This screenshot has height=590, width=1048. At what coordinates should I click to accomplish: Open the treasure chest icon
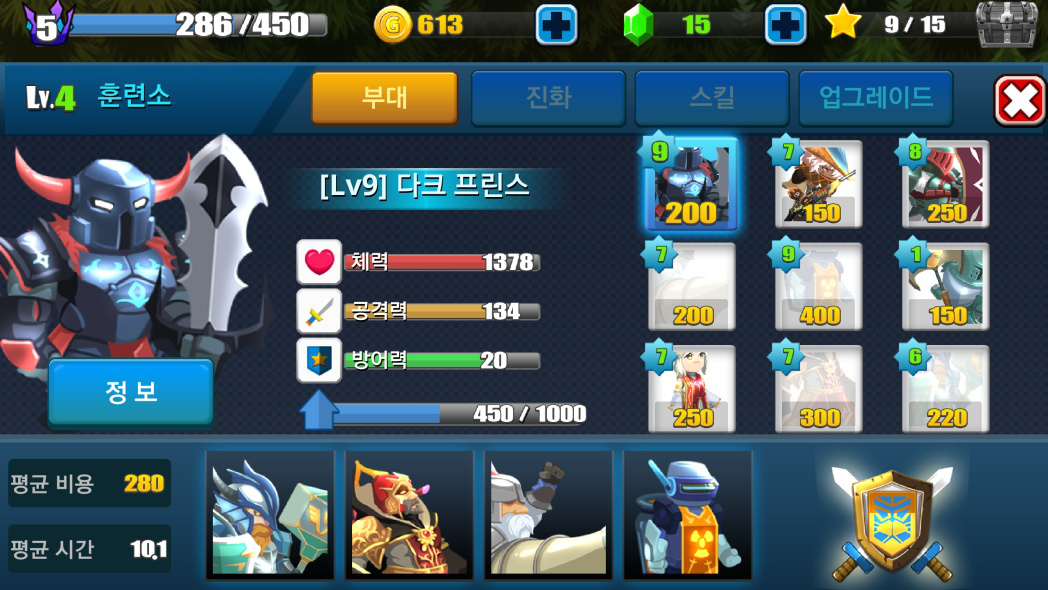click(x=1006, y=24)
